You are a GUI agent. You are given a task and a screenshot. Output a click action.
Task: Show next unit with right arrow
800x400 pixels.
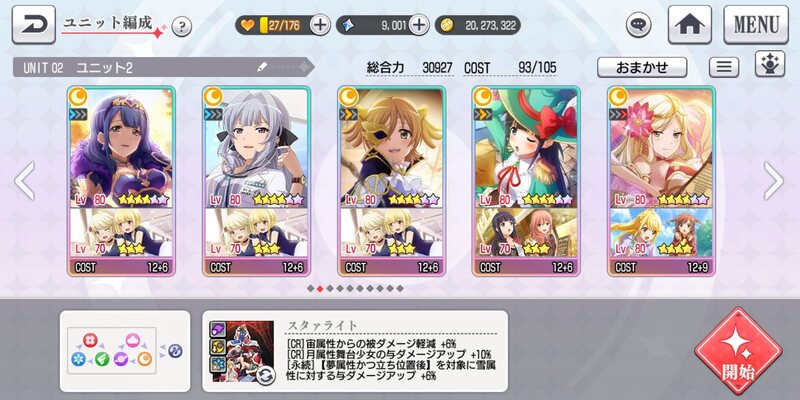[773, 180]
